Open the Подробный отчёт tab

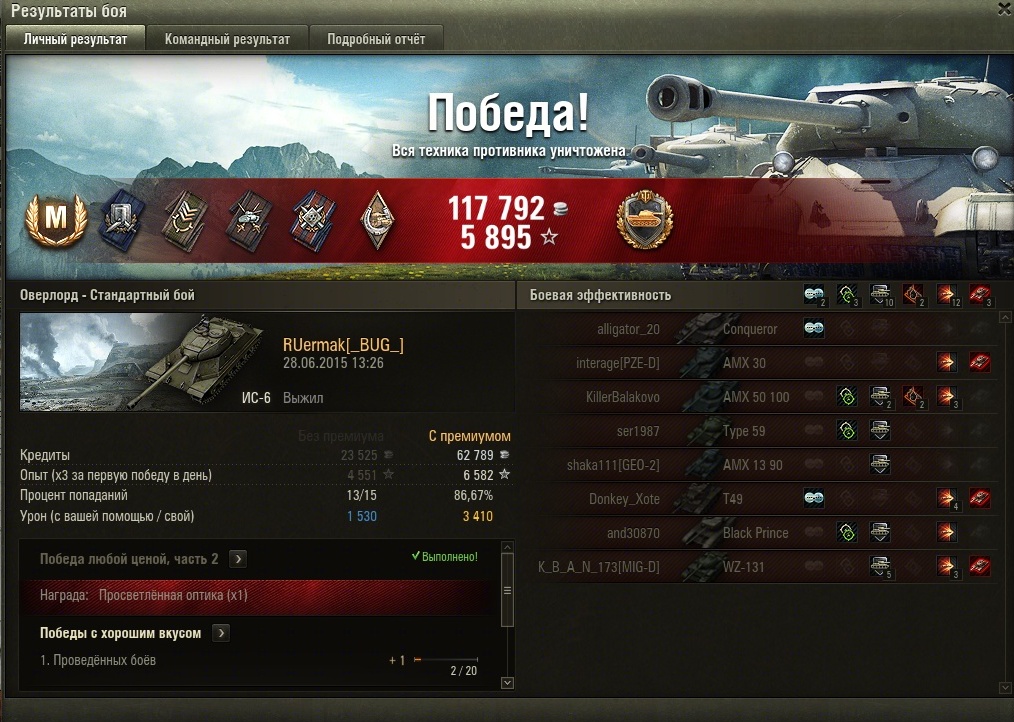pos(376,39)
